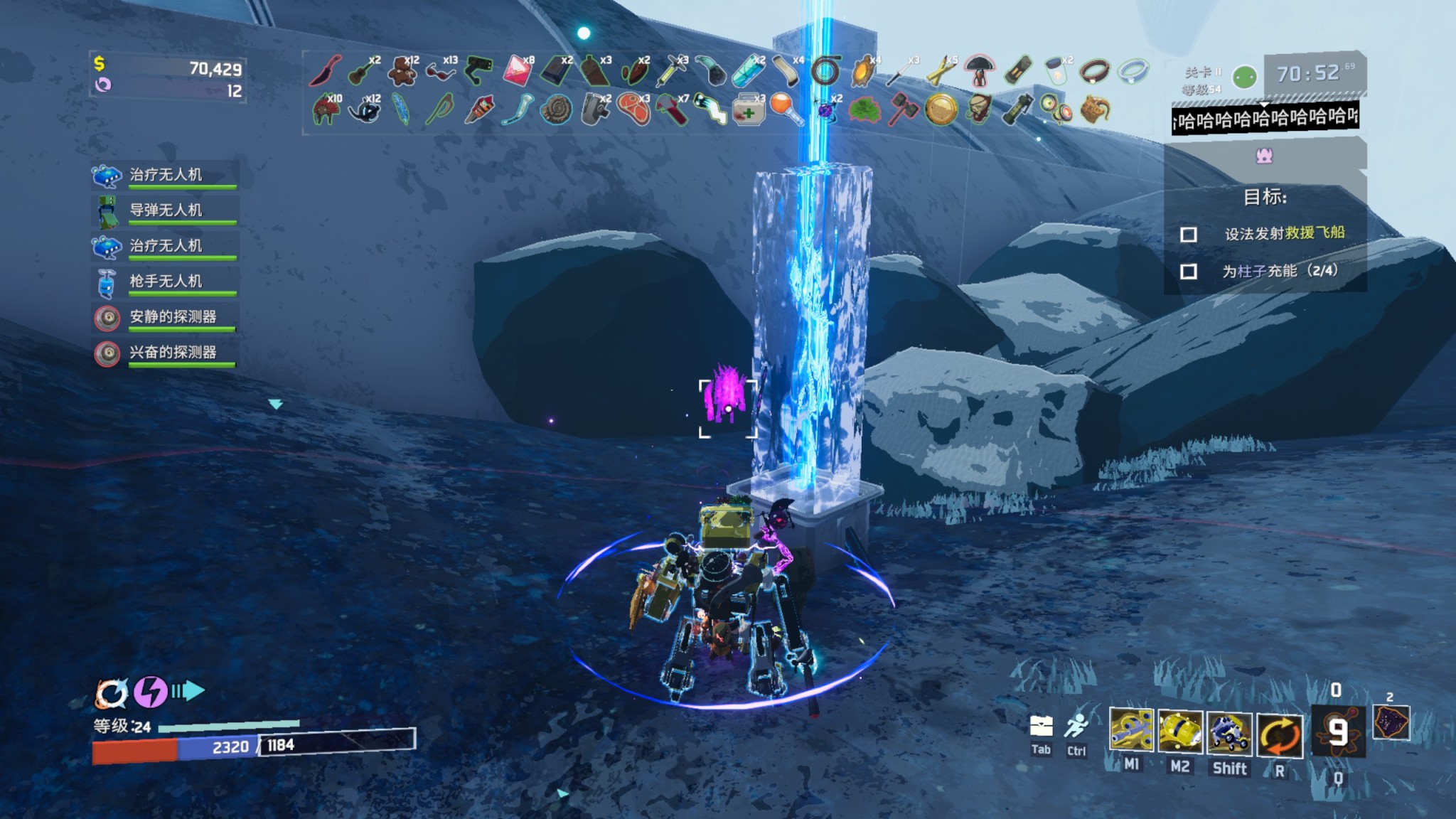Select the 导弹无人机 ally entry

(165, 210)
